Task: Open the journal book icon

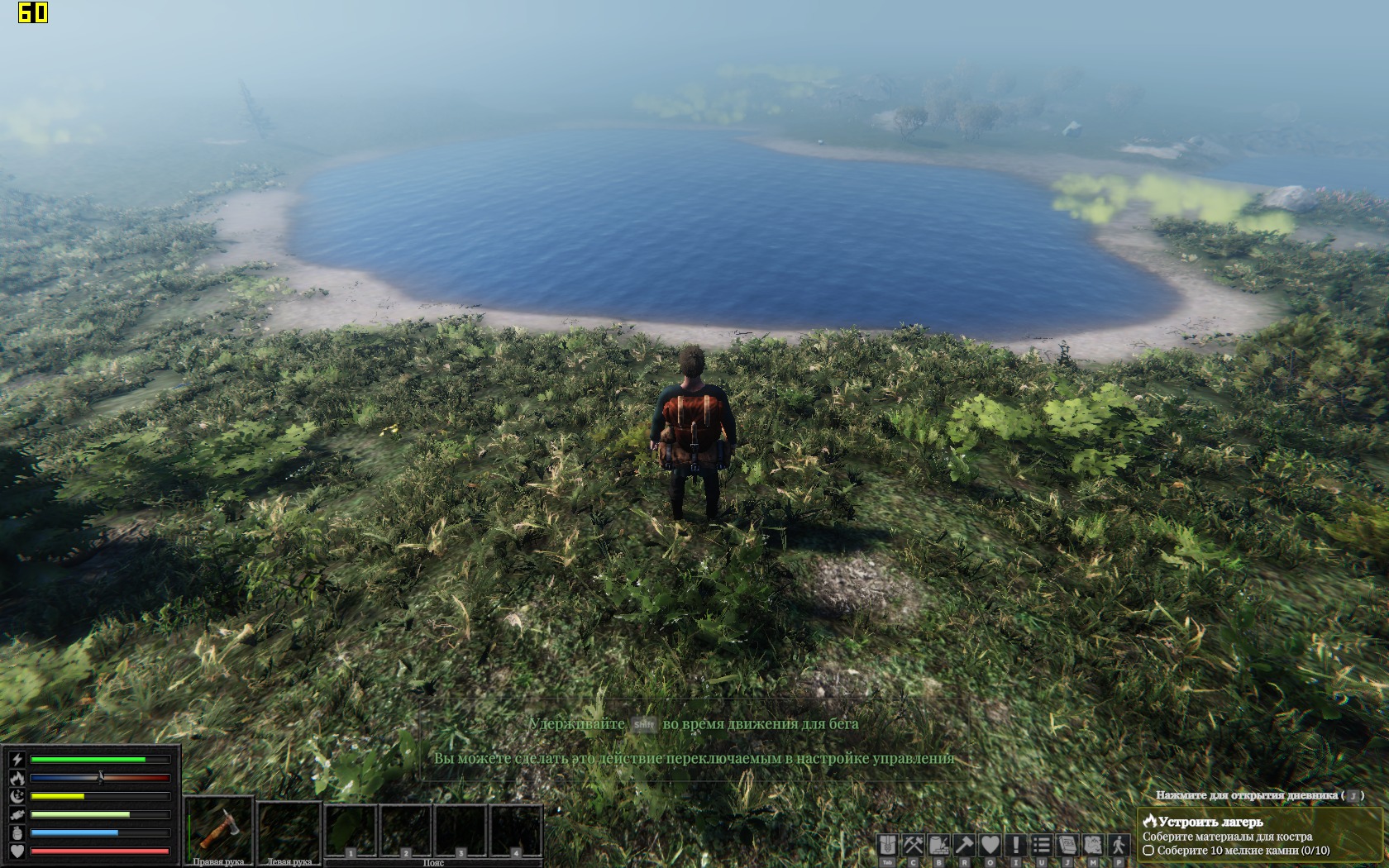Action: [x=1067, y=845]
